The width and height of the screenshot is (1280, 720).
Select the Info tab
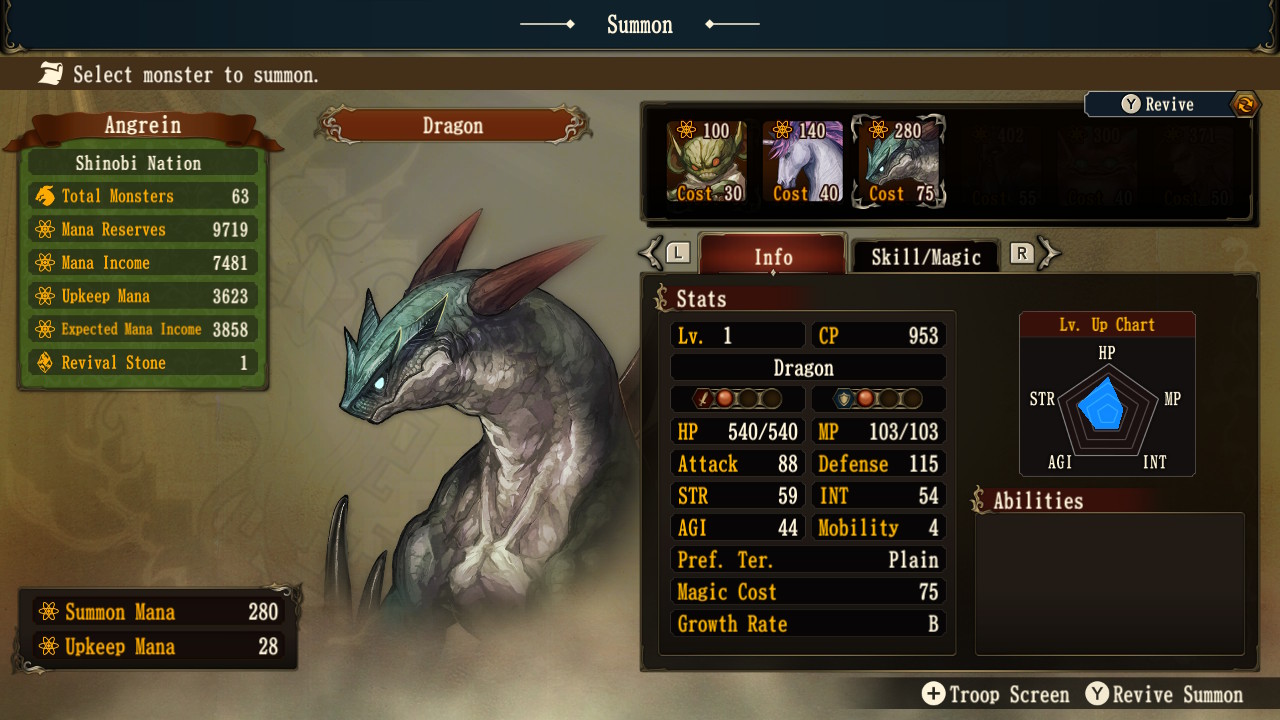coord(771,257)
